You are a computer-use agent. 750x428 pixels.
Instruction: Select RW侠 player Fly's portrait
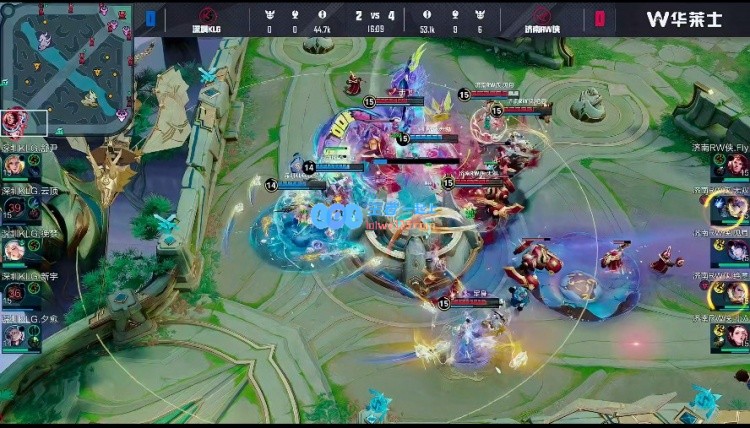click(735, 166)
